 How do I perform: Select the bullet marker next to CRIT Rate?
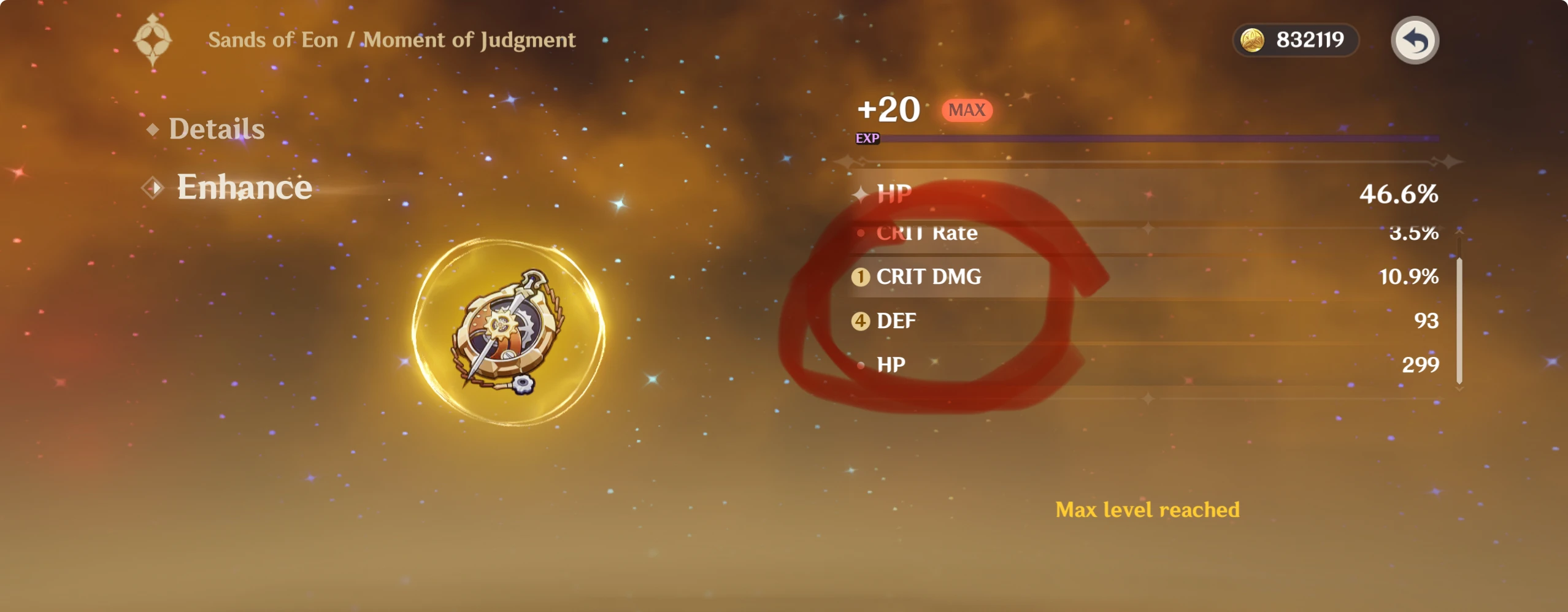862,234
